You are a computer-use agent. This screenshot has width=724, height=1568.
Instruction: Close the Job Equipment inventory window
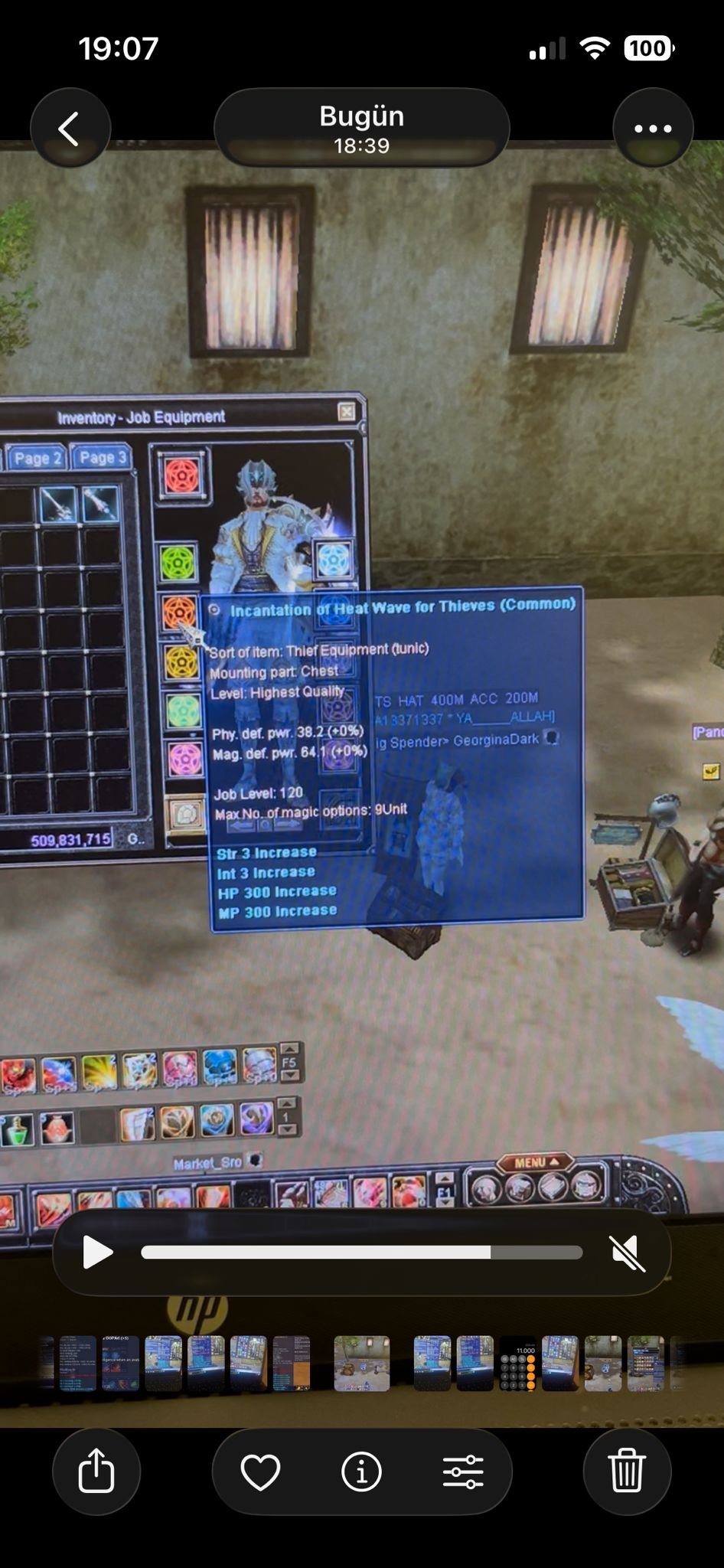pos(347,412)
